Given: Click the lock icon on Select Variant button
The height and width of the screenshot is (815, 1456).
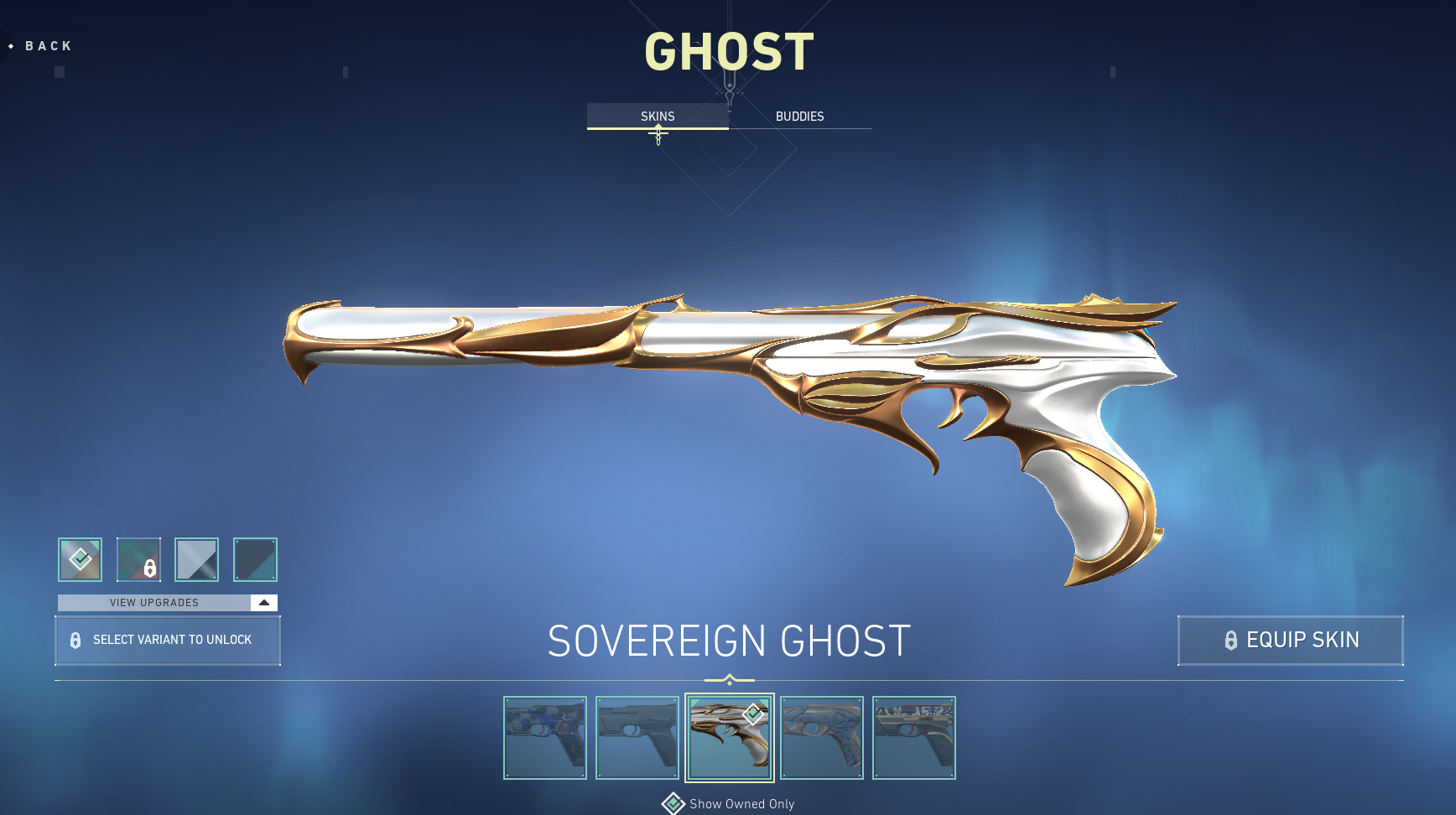Looking at the screenshot, I should pos(75,640).
